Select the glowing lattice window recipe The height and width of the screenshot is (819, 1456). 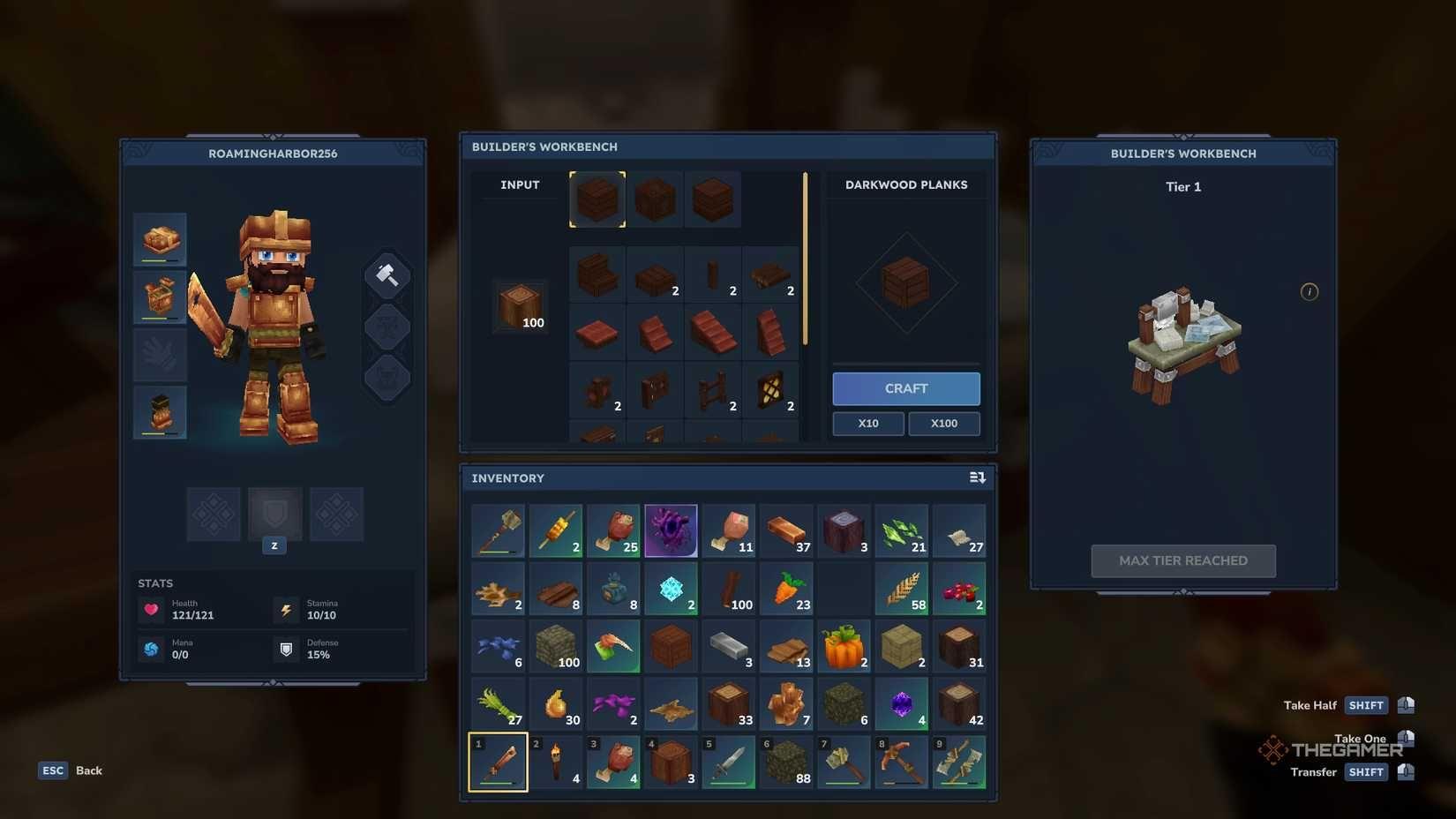click(771, 390)
